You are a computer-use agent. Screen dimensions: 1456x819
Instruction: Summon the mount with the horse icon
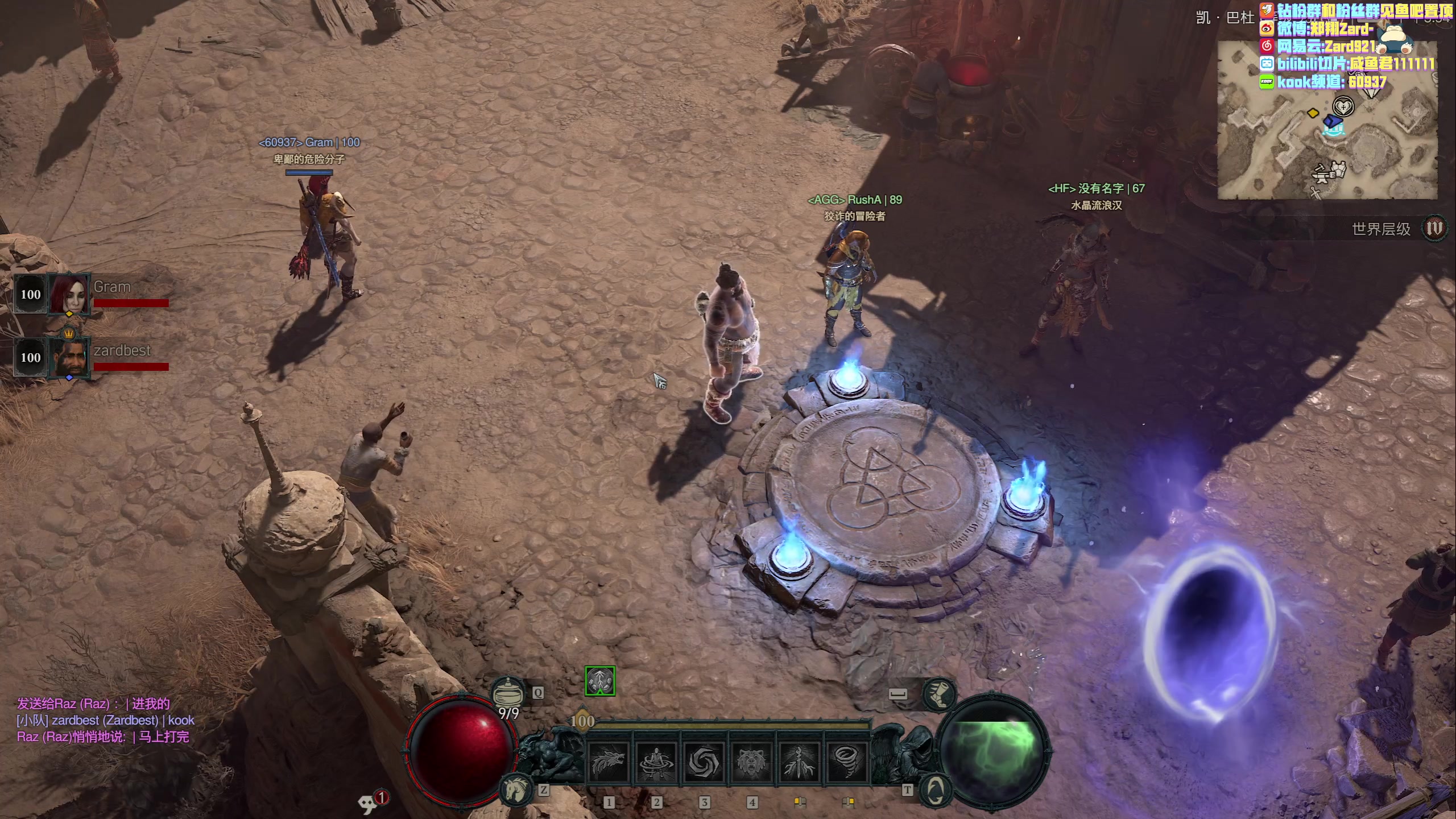516,789
